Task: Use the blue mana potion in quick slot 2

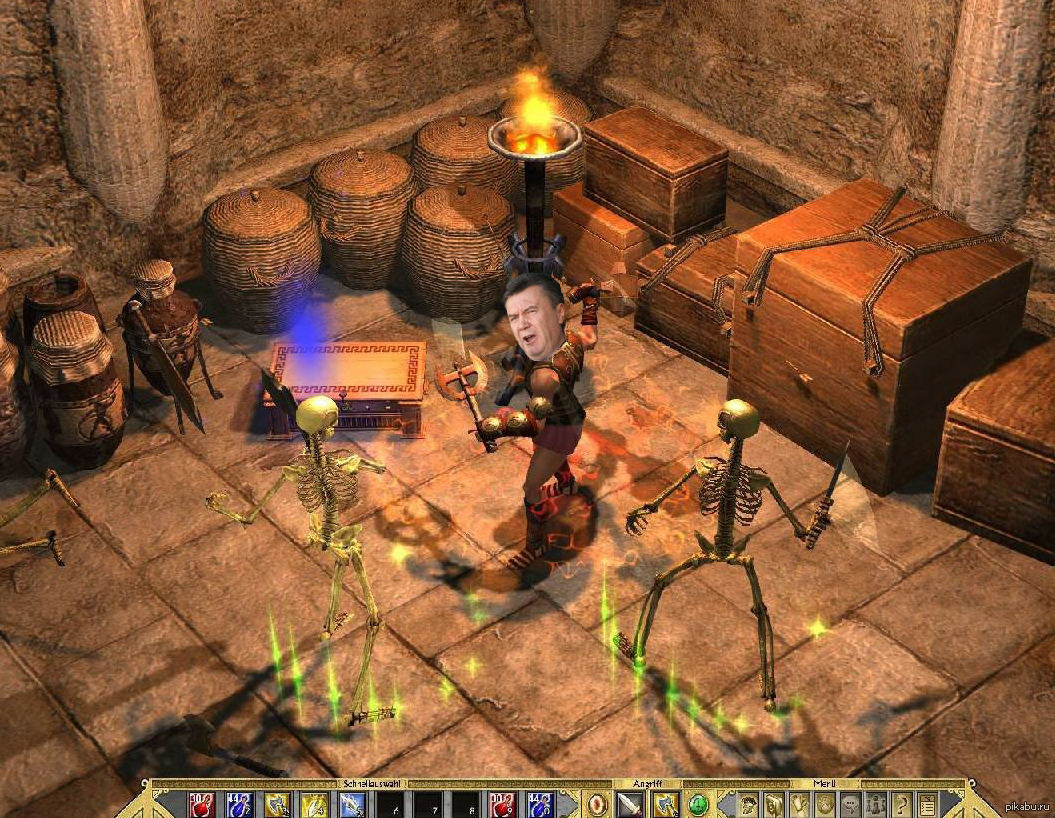Action: (239, 804)
